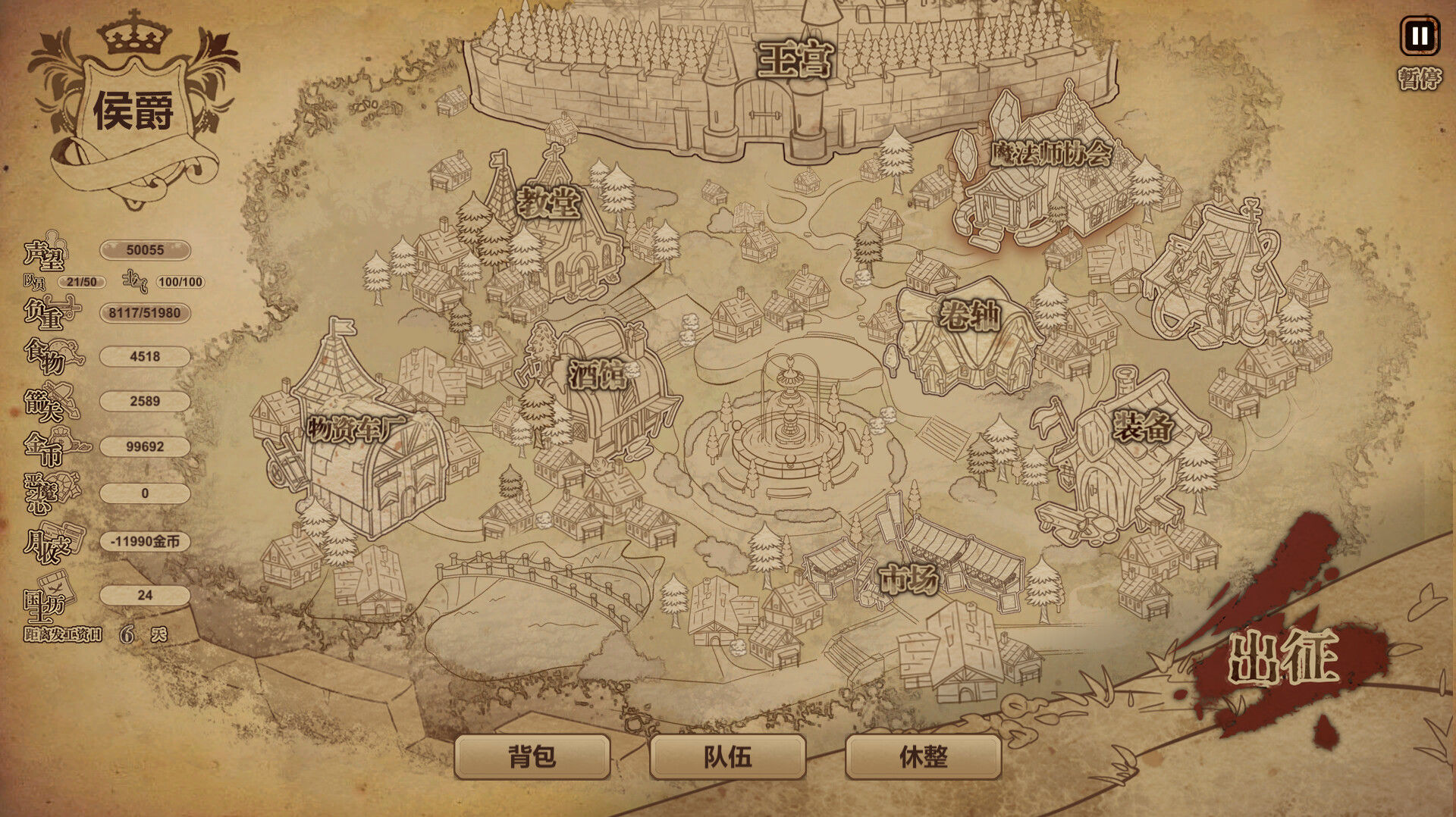Open the 背包 backpack
This screenshot has height=817, width=1456.
(x=532, y=756)
